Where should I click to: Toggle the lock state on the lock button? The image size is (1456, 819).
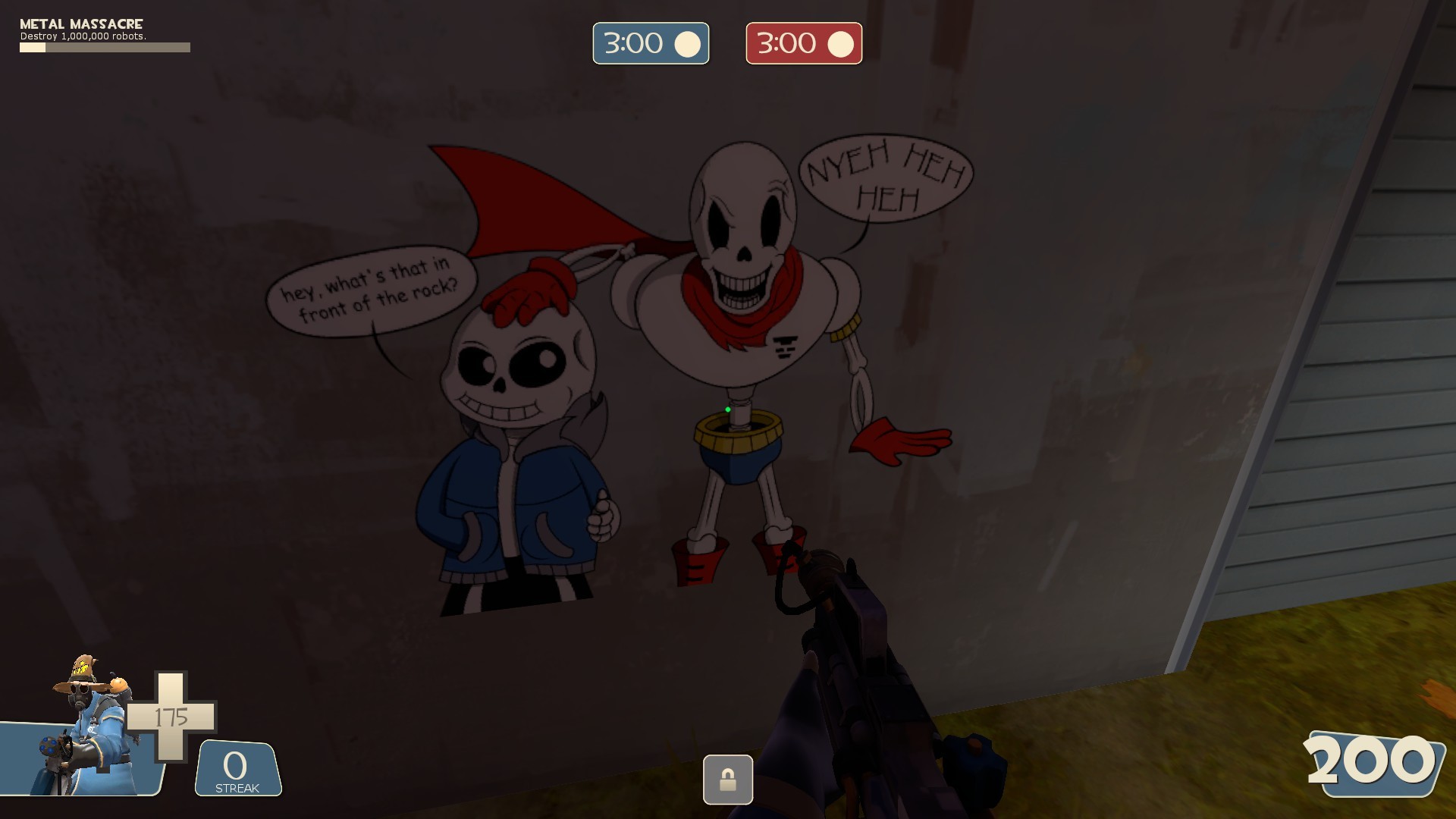(728, 779)
